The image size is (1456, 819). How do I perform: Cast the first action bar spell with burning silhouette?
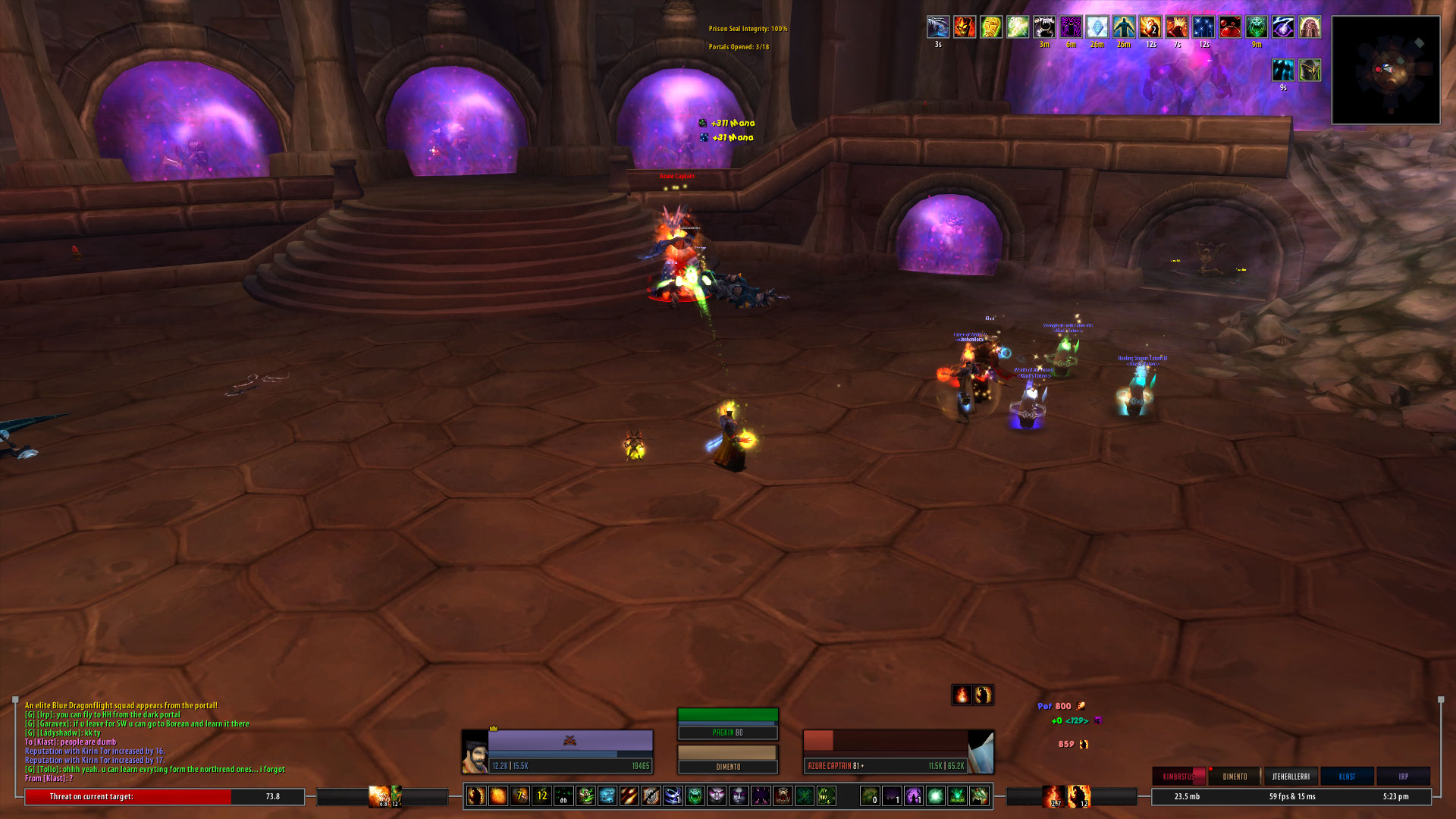click(476, 795)
